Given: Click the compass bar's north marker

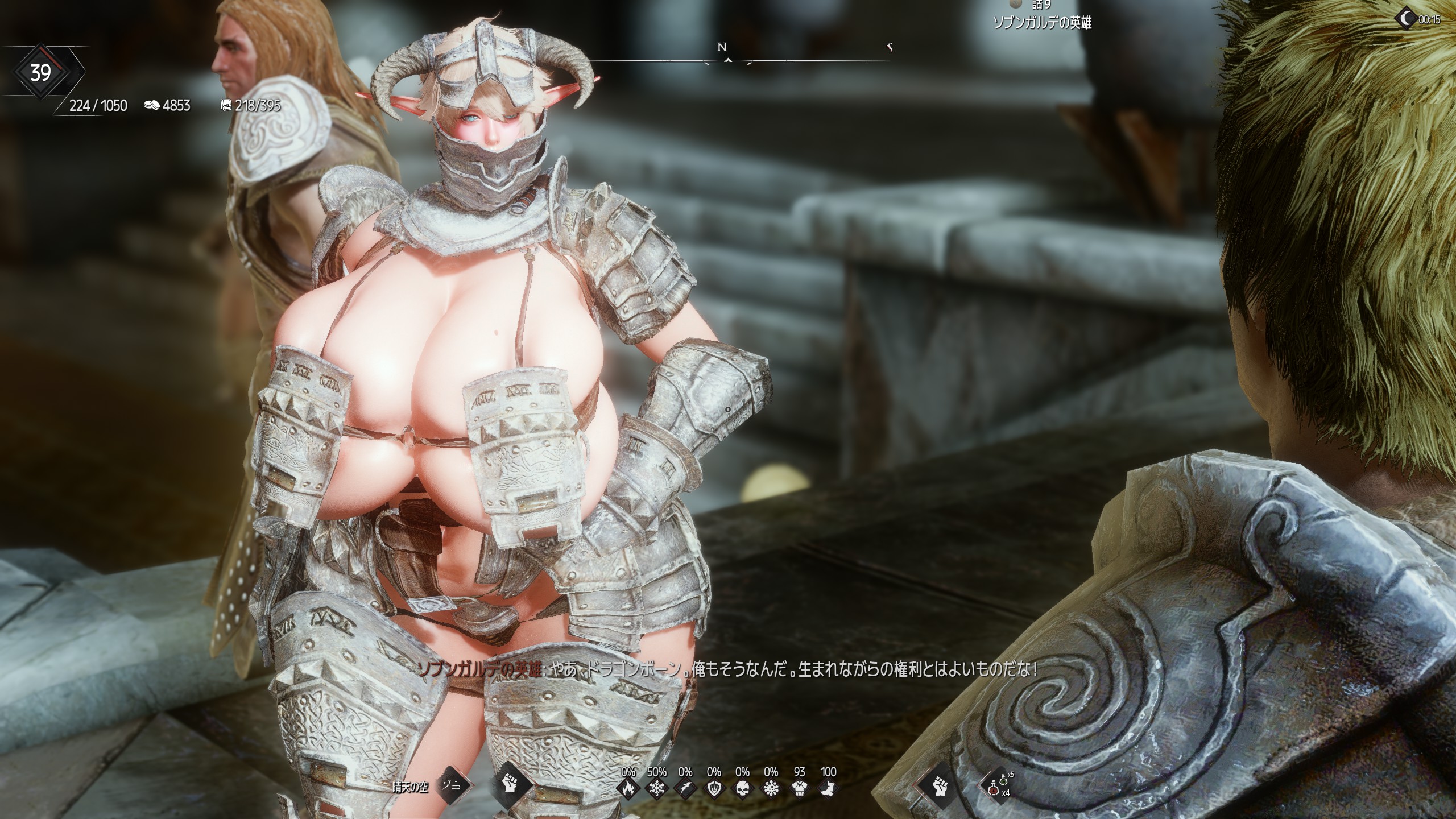Looking at the screenshot, I should pos(722,48).
